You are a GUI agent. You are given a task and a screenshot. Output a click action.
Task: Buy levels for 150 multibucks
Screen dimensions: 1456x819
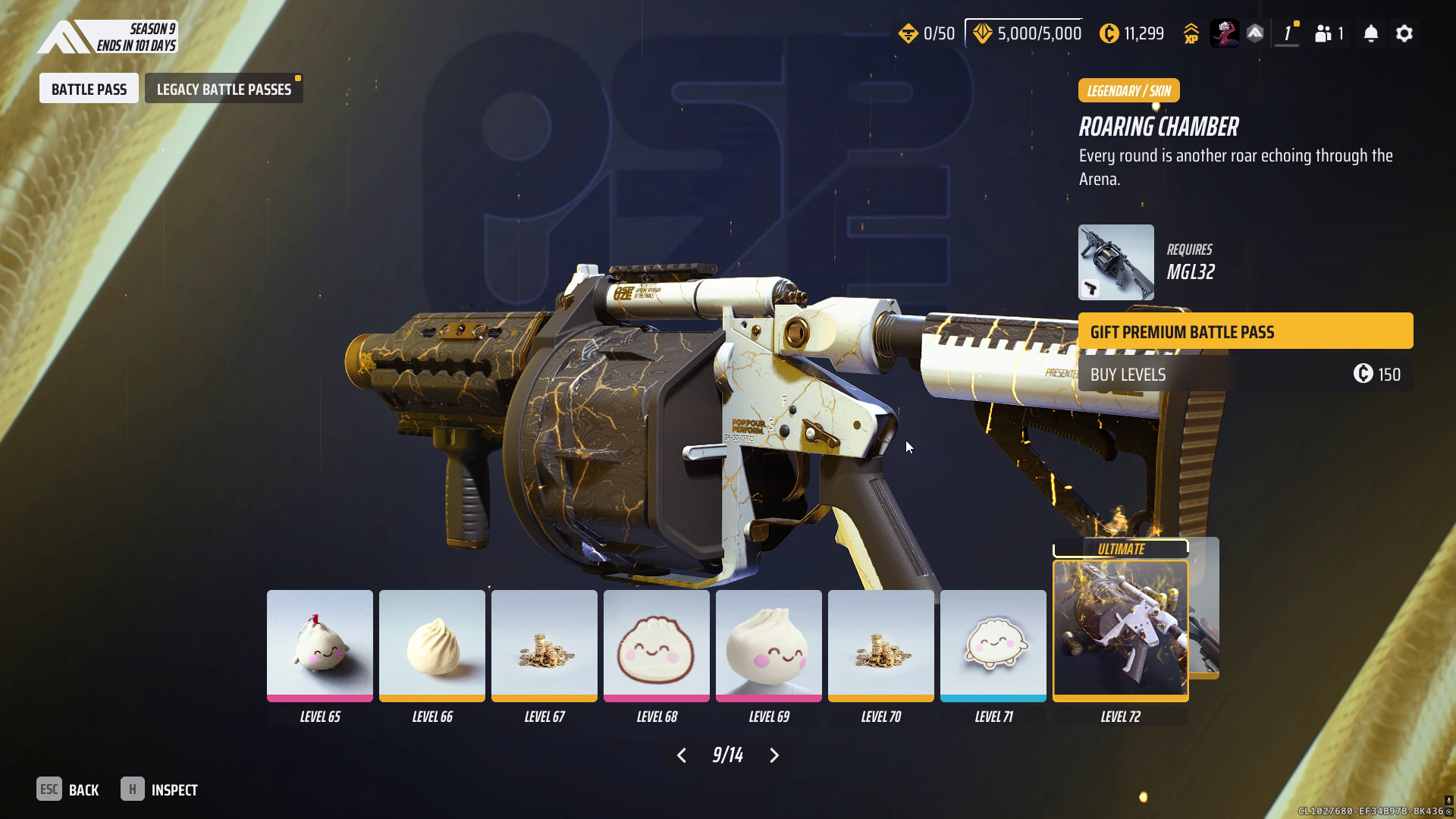[1245, 374]
